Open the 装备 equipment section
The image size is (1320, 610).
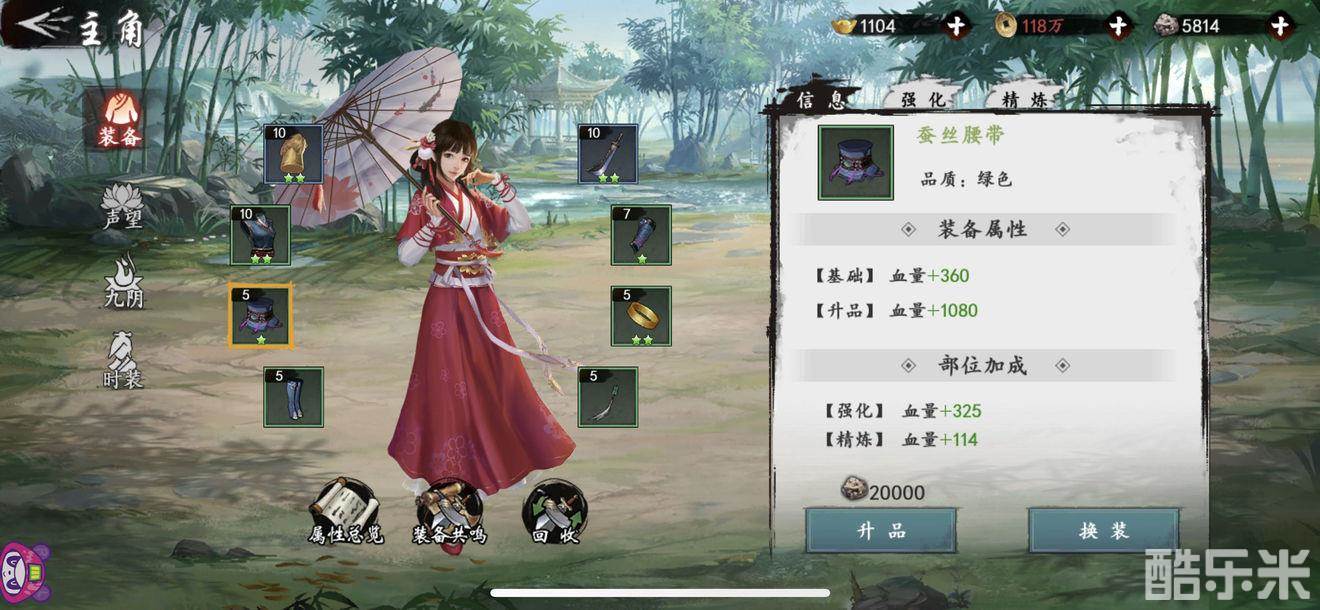[x=118, y=120]
